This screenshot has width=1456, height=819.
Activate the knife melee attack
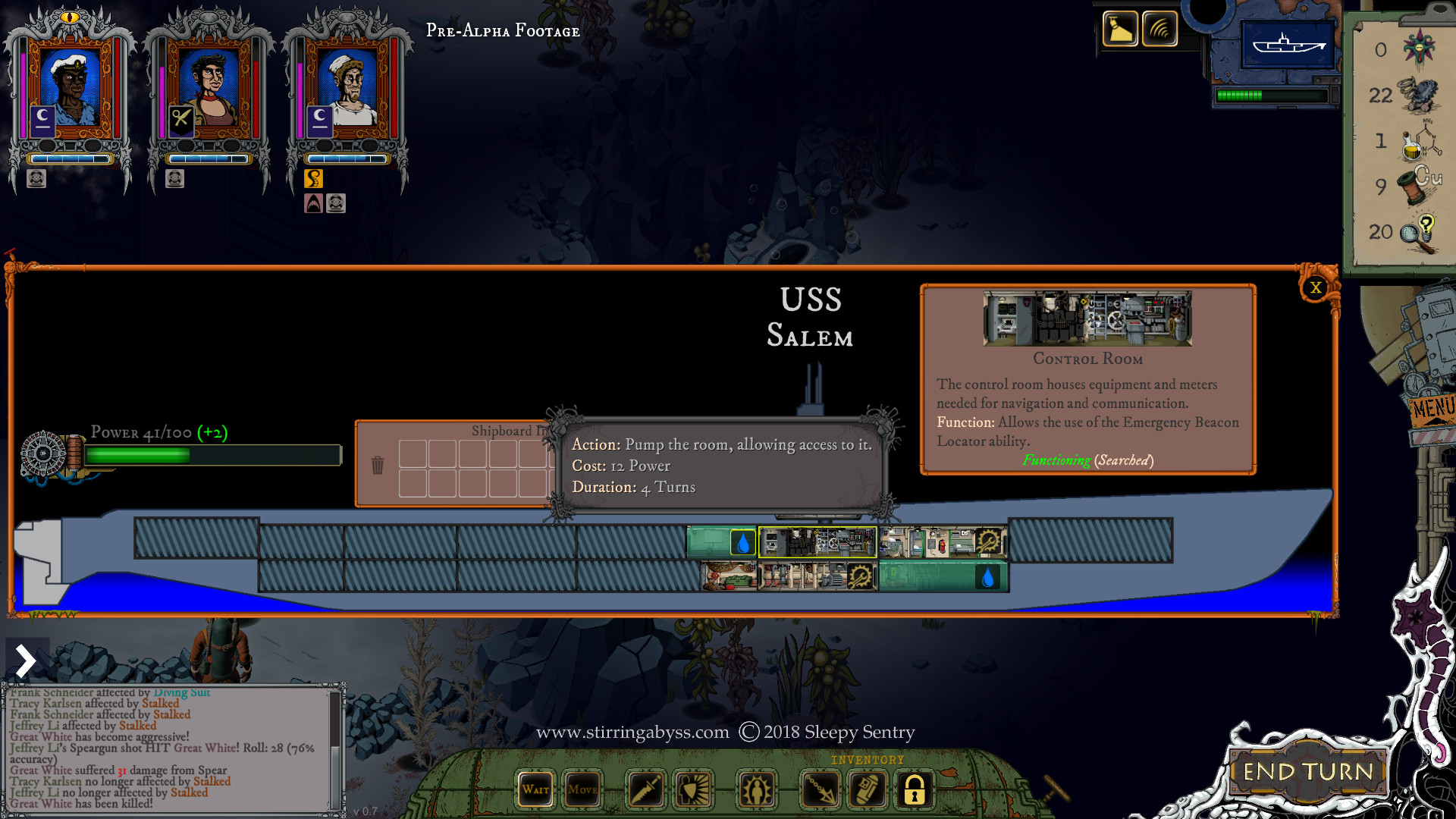click(645, 789)
